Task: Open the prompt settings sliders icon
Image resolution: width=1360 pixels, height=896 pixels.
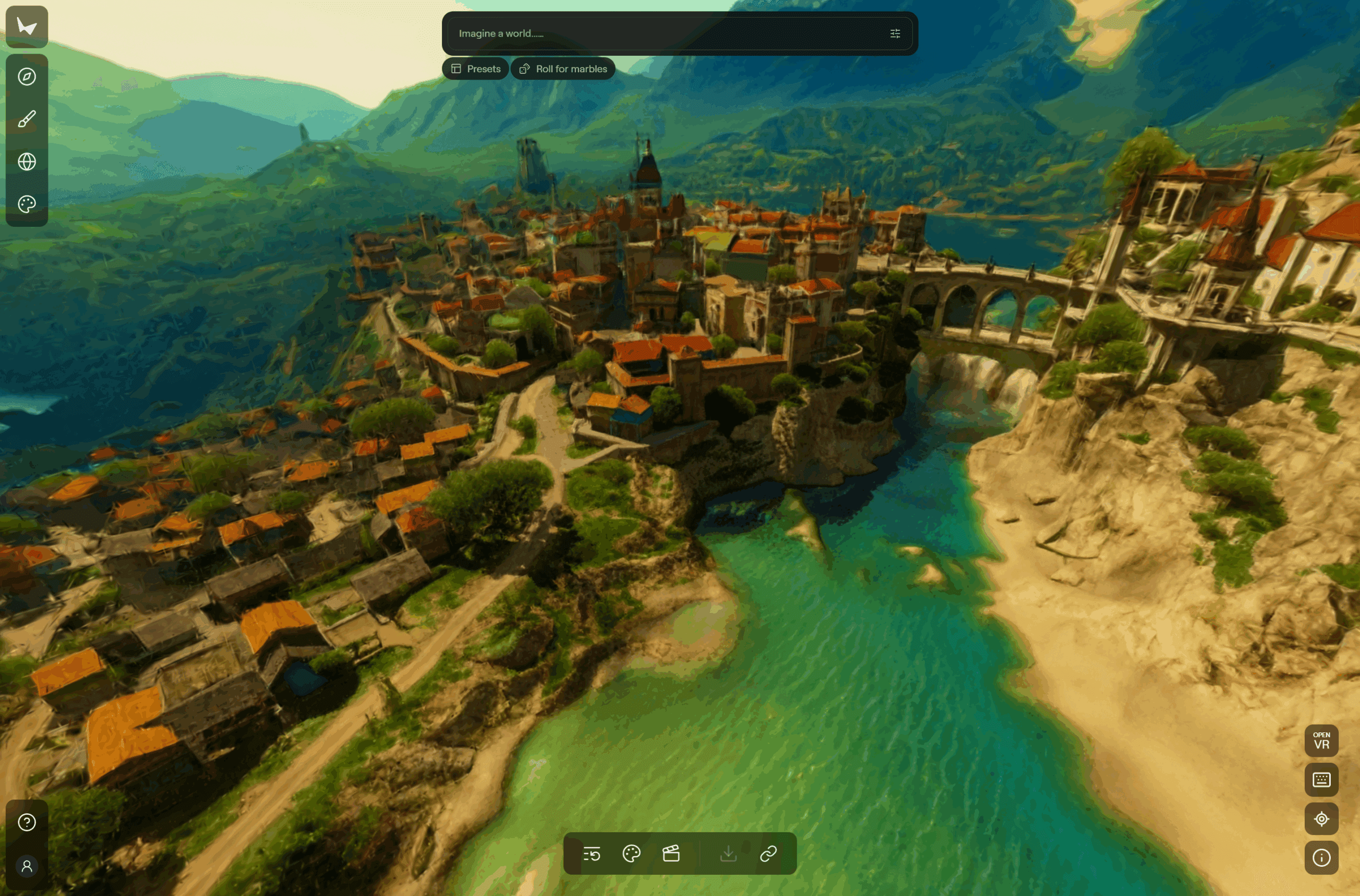Action: point(895,33)
